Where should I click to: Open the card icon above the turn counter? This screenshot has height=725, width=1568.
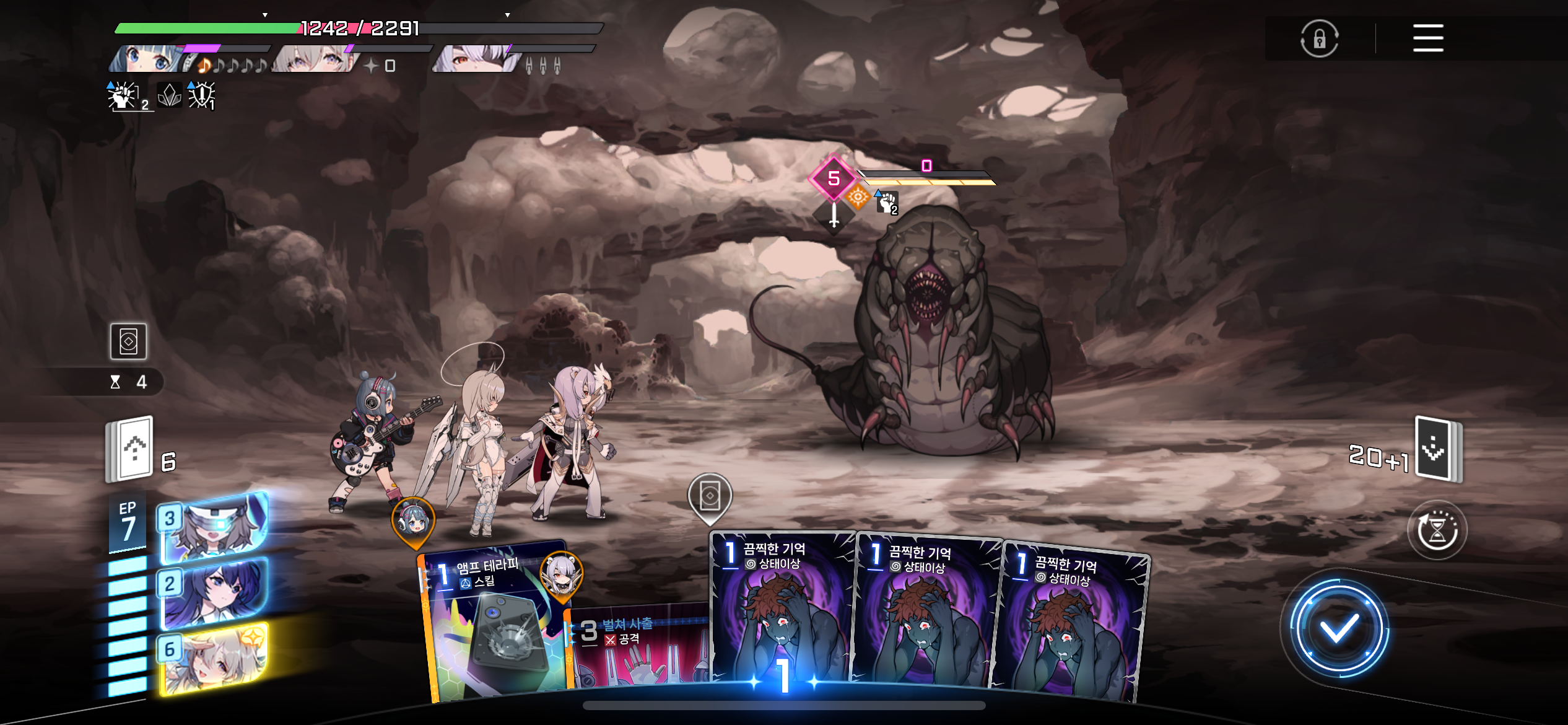point(128,341)
